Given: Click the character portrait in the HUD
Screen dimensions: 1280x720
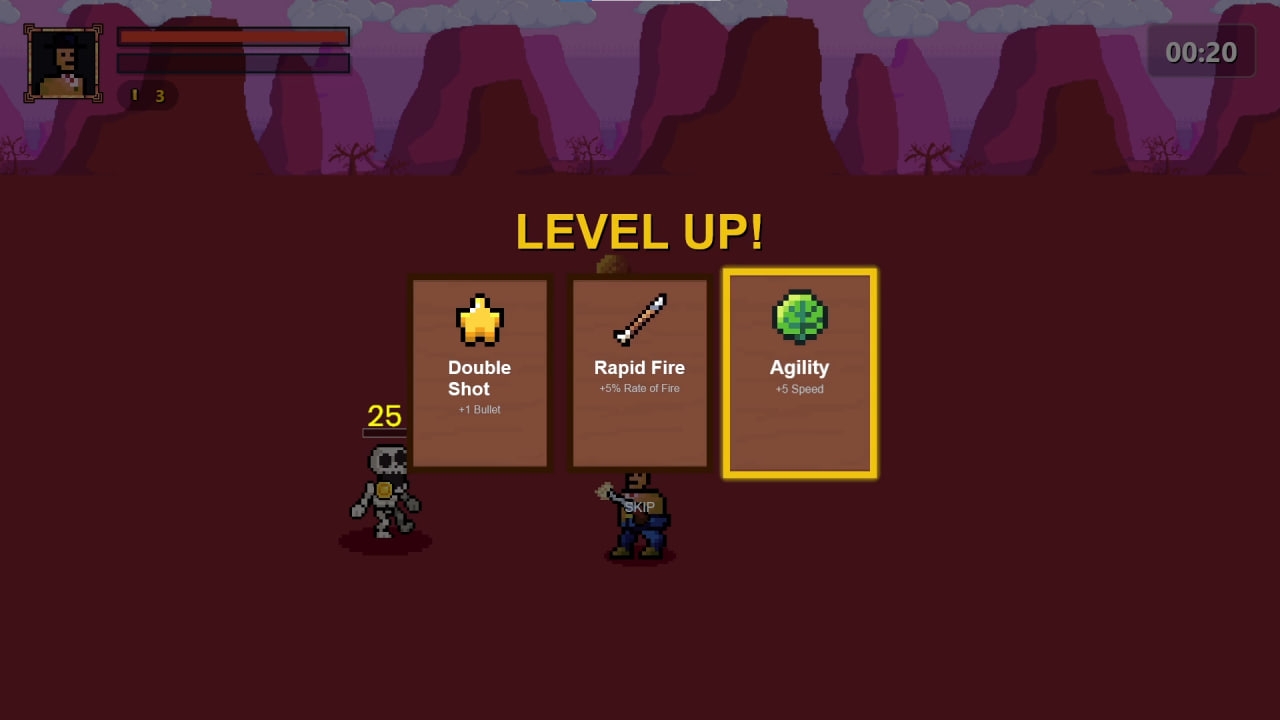Looking at the screenshot, I should pos(64,63).
